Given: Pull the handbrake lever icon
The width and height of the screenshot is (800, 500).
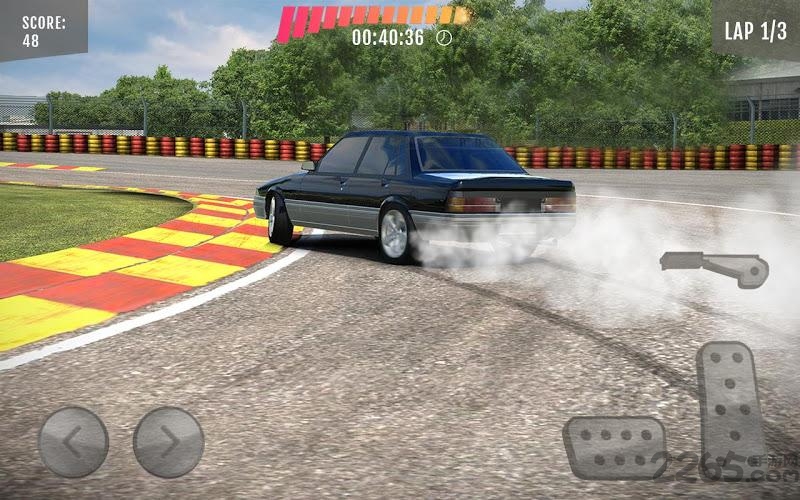Looking at the screenshot, I should click(714, 268).
